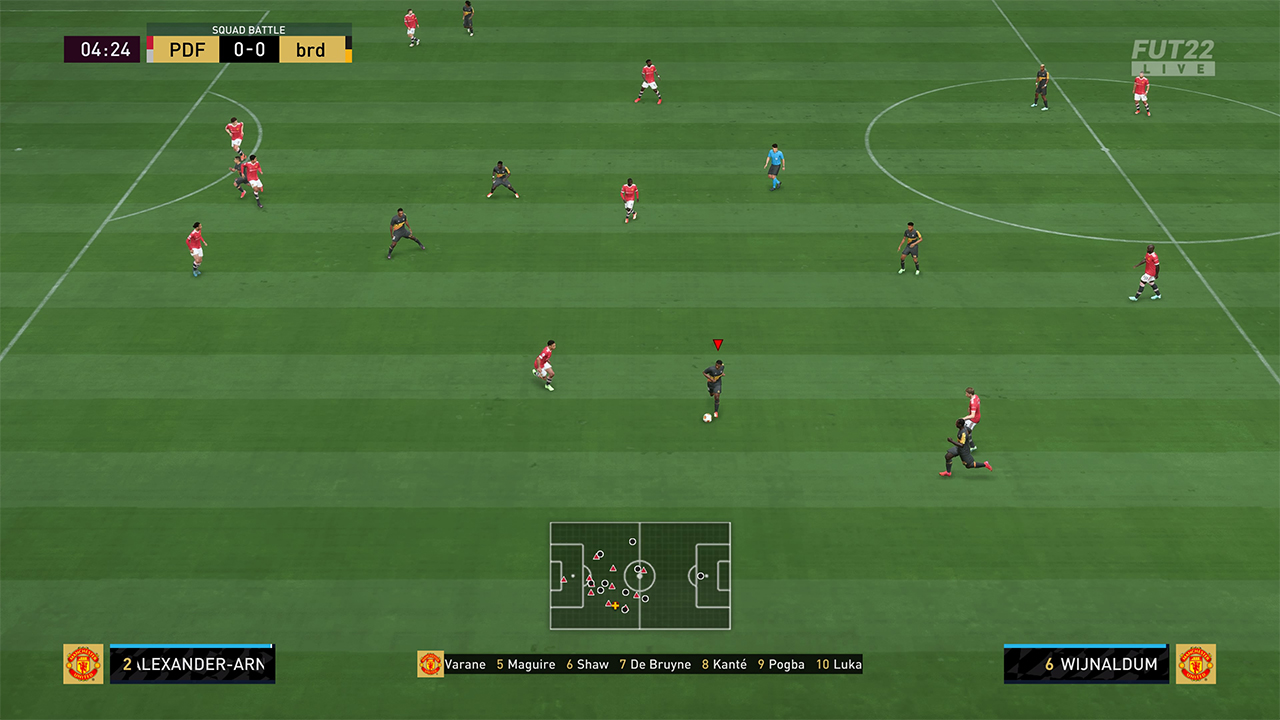Click the FUT22 Live logo
Image resolution: width=1280 pixels, height=720 pixels.
(1173, 57)
